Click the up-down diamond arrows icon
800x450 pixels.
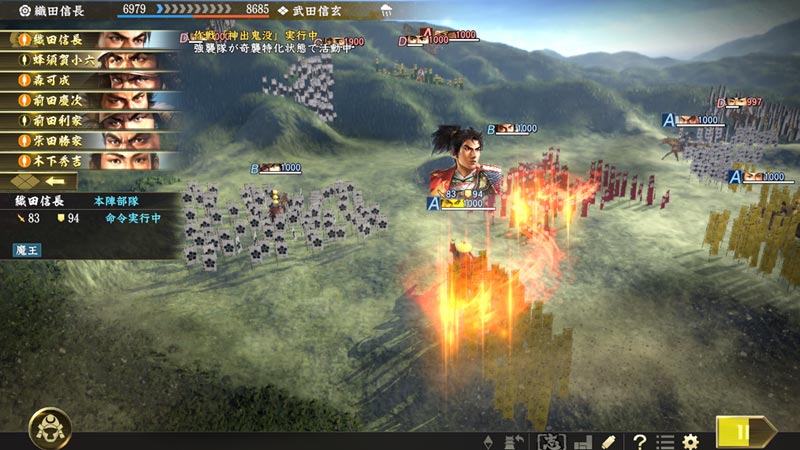(488, 441)
